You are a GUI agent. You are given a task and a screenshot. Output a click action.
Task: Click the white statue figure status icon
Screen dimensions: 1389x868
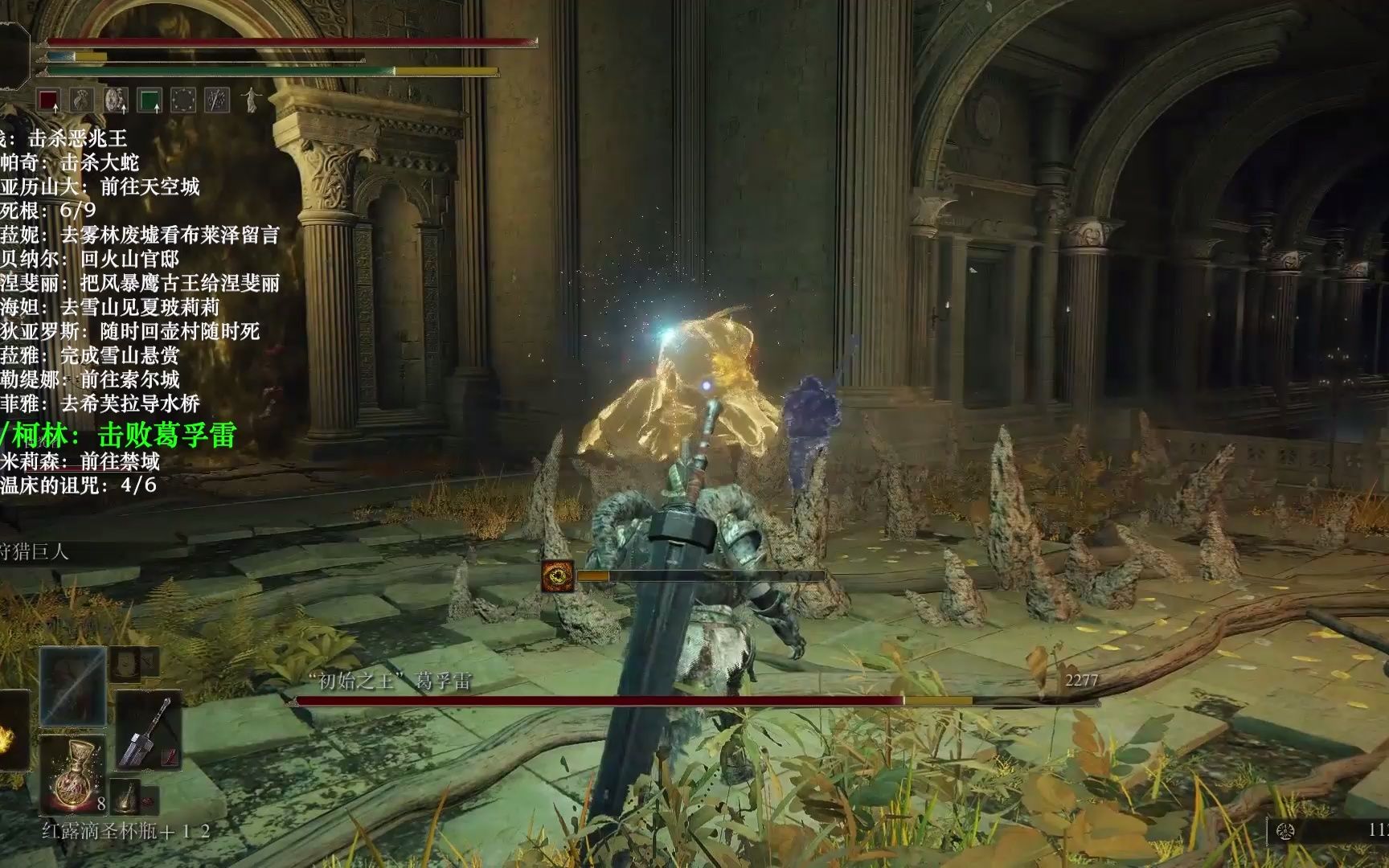pos(252,100)
